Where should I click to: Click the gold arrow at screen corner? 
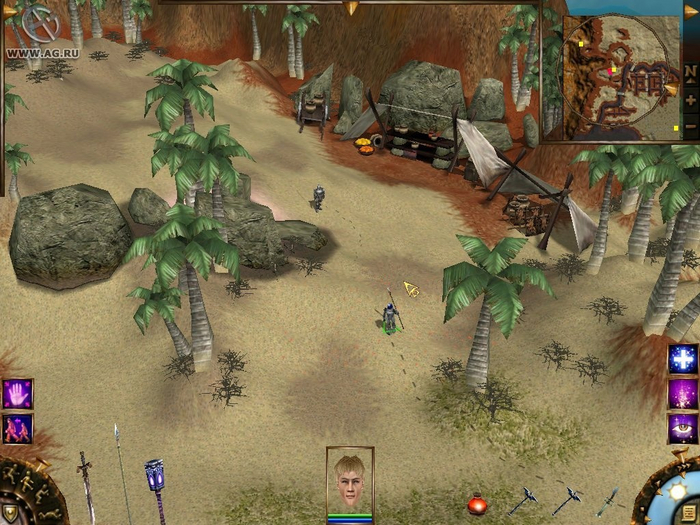coord(690,10)
